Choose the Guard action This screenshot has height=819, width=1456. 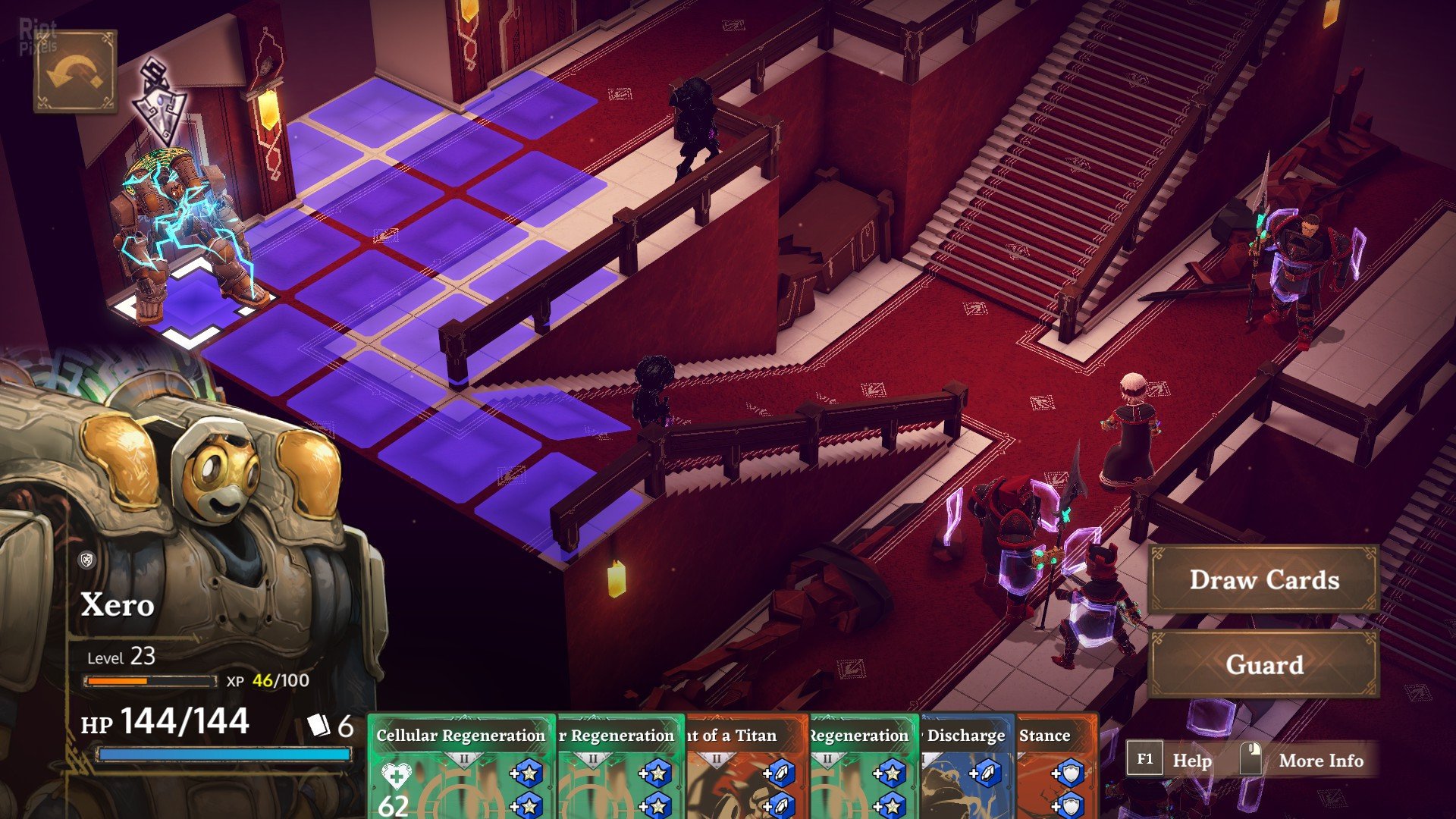[x=1263, y=665]
